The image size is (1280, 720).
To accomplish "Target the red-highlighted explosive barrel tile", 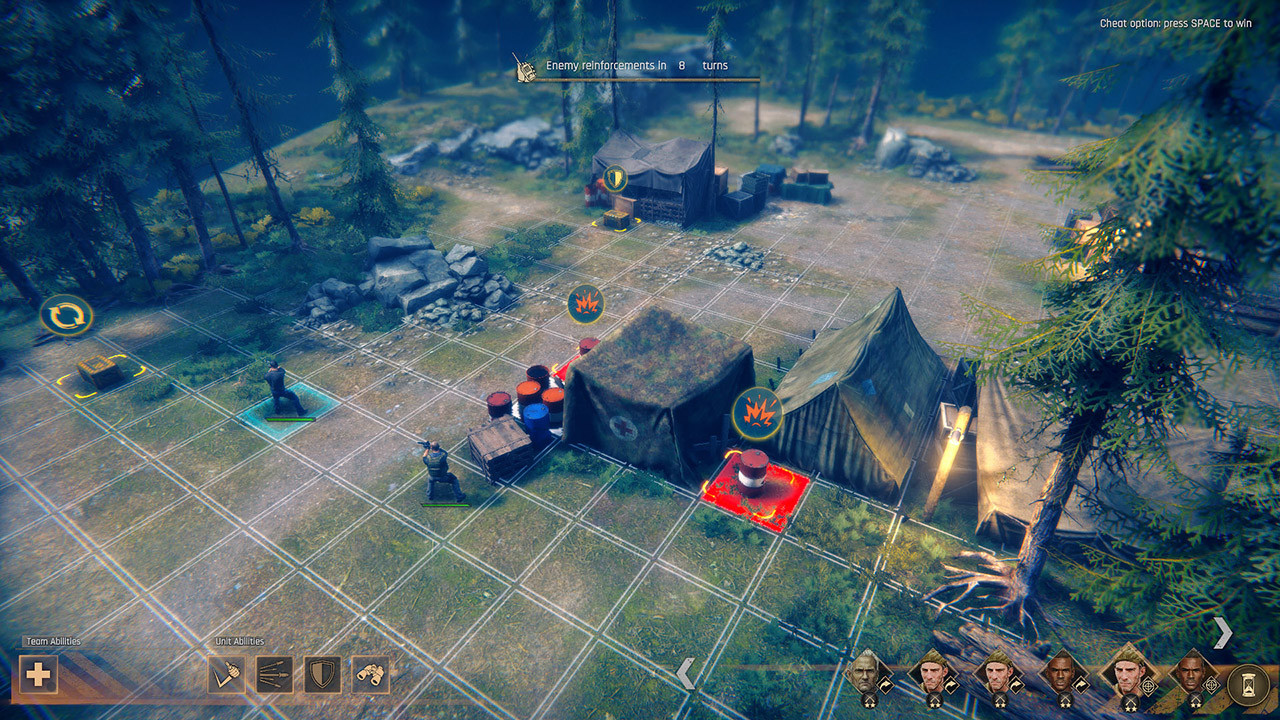I will pos(755,488).
